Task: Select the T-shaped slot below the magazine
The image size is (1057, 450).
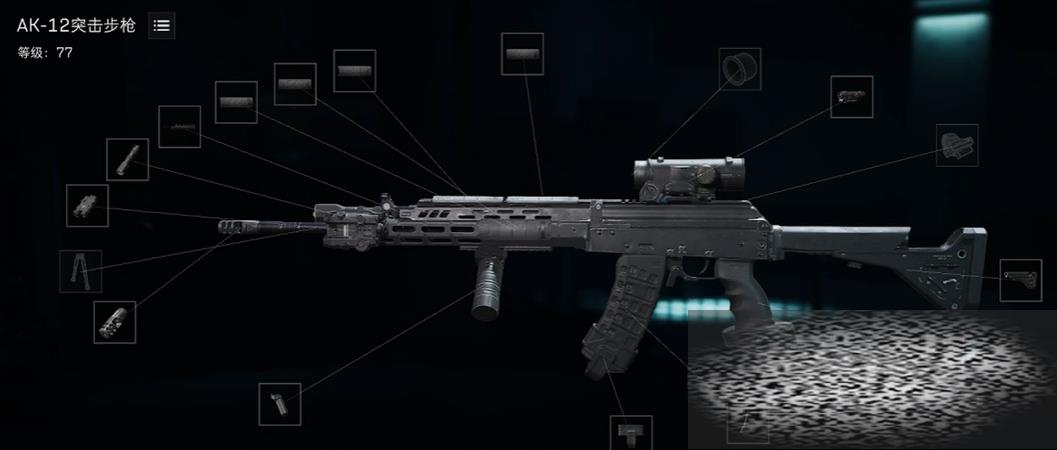Action: (x=631, y=432)
